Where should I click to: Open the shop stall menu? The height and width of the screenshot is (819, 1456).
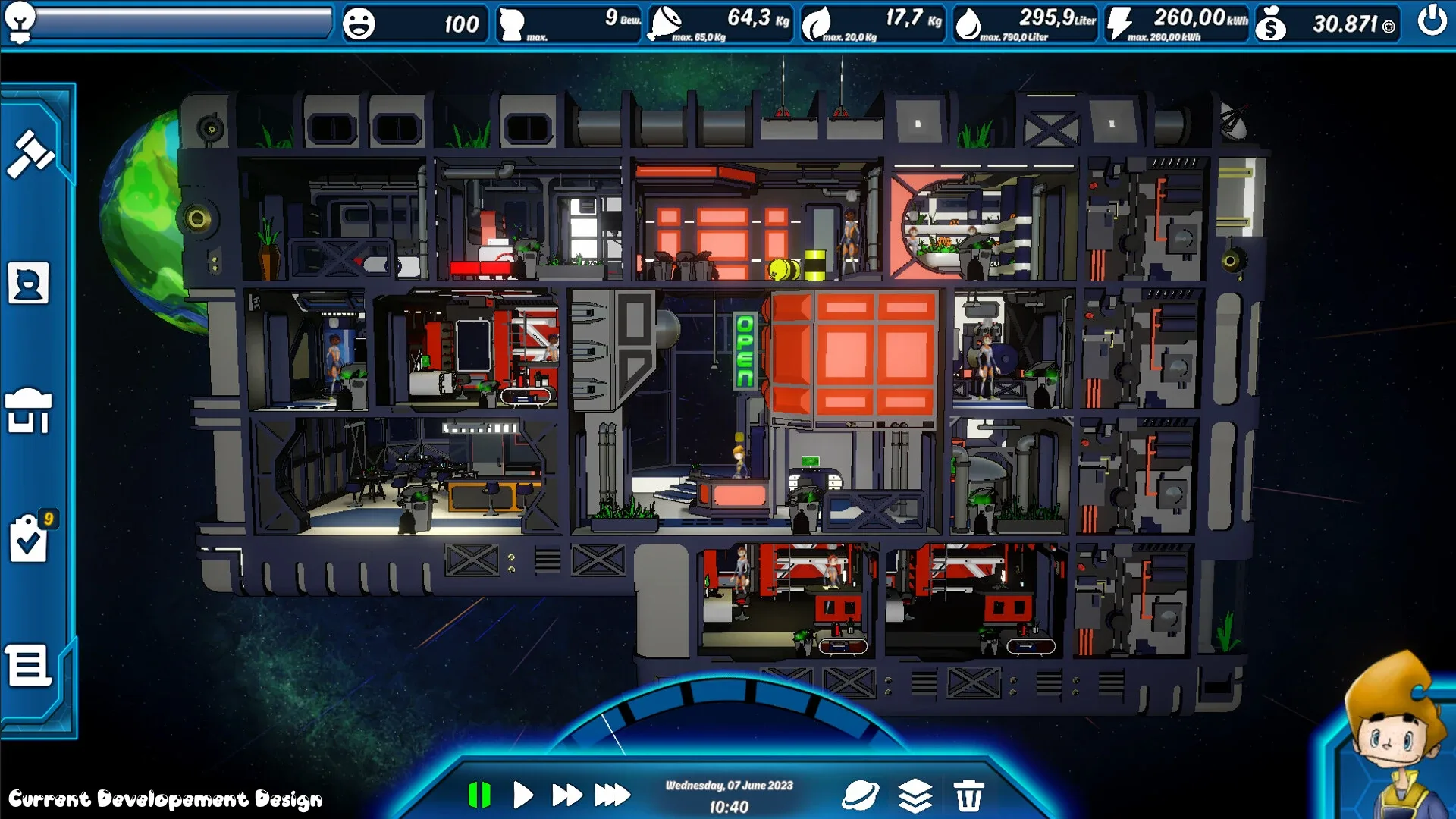[x=29, y=410]
